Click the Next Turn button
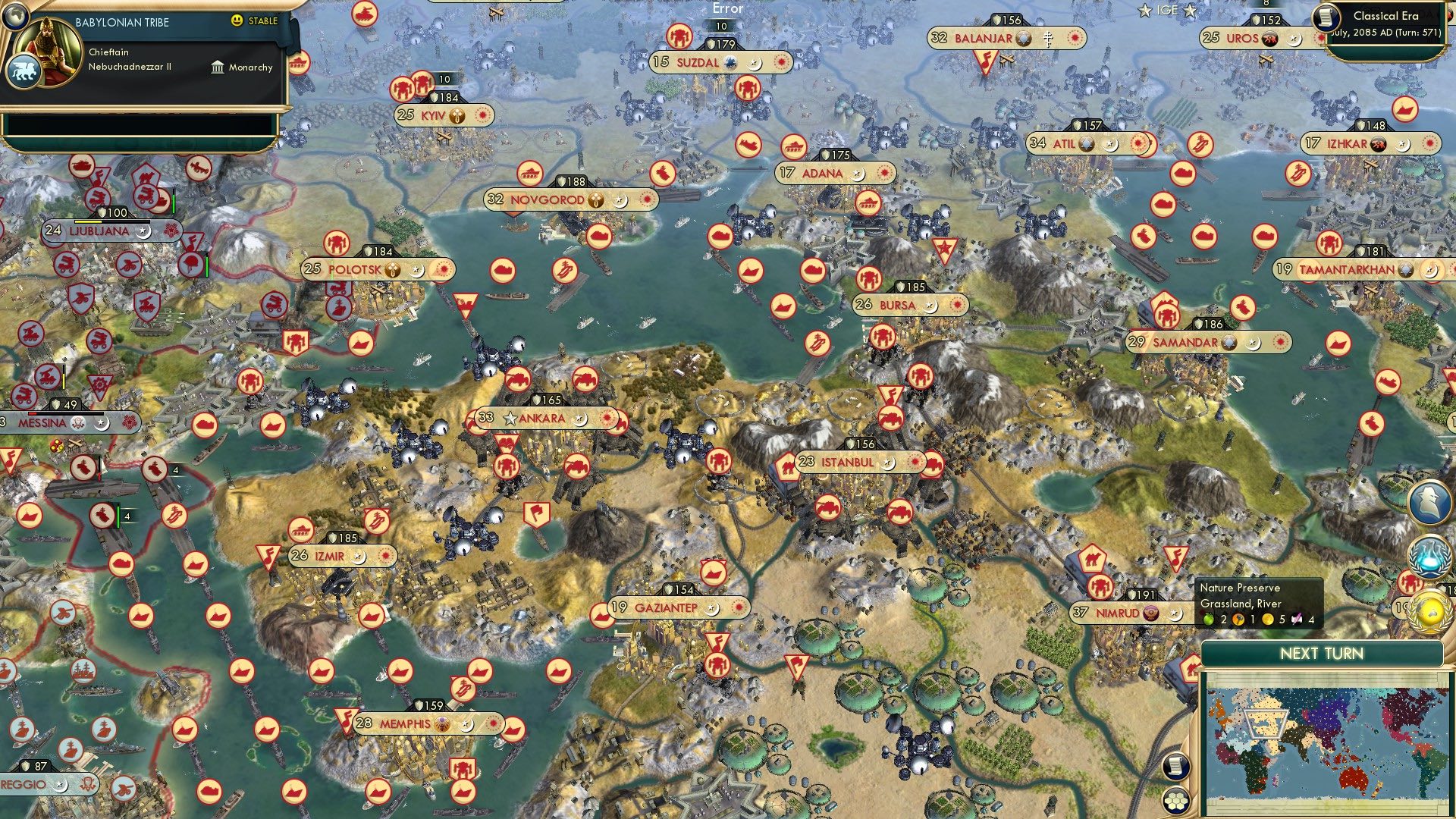The height and width of the screenshot is (819, 1456). [x=1323, y=652]
